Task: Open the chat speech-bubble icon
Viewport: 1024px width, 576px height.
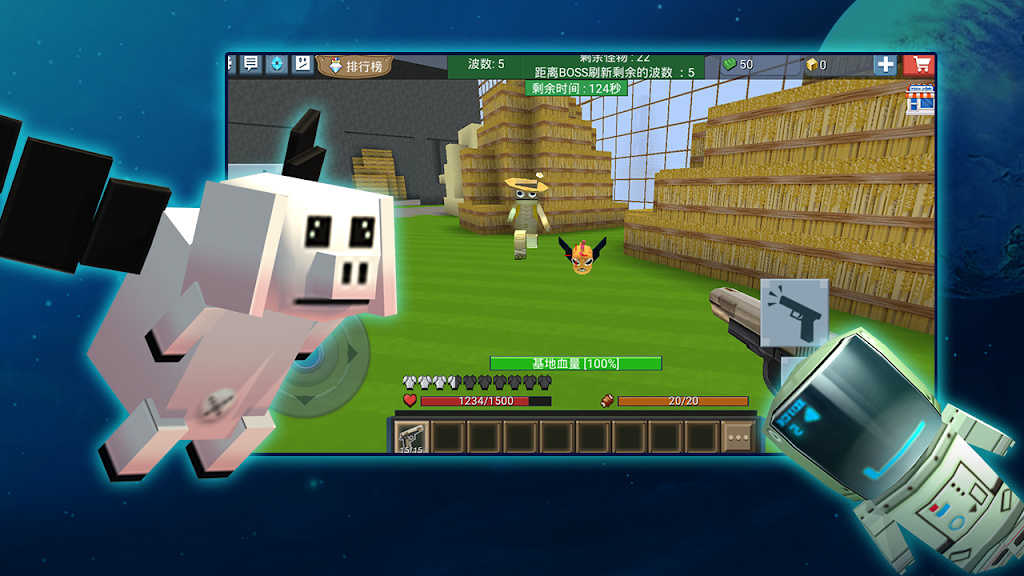Action: point(251,64)
